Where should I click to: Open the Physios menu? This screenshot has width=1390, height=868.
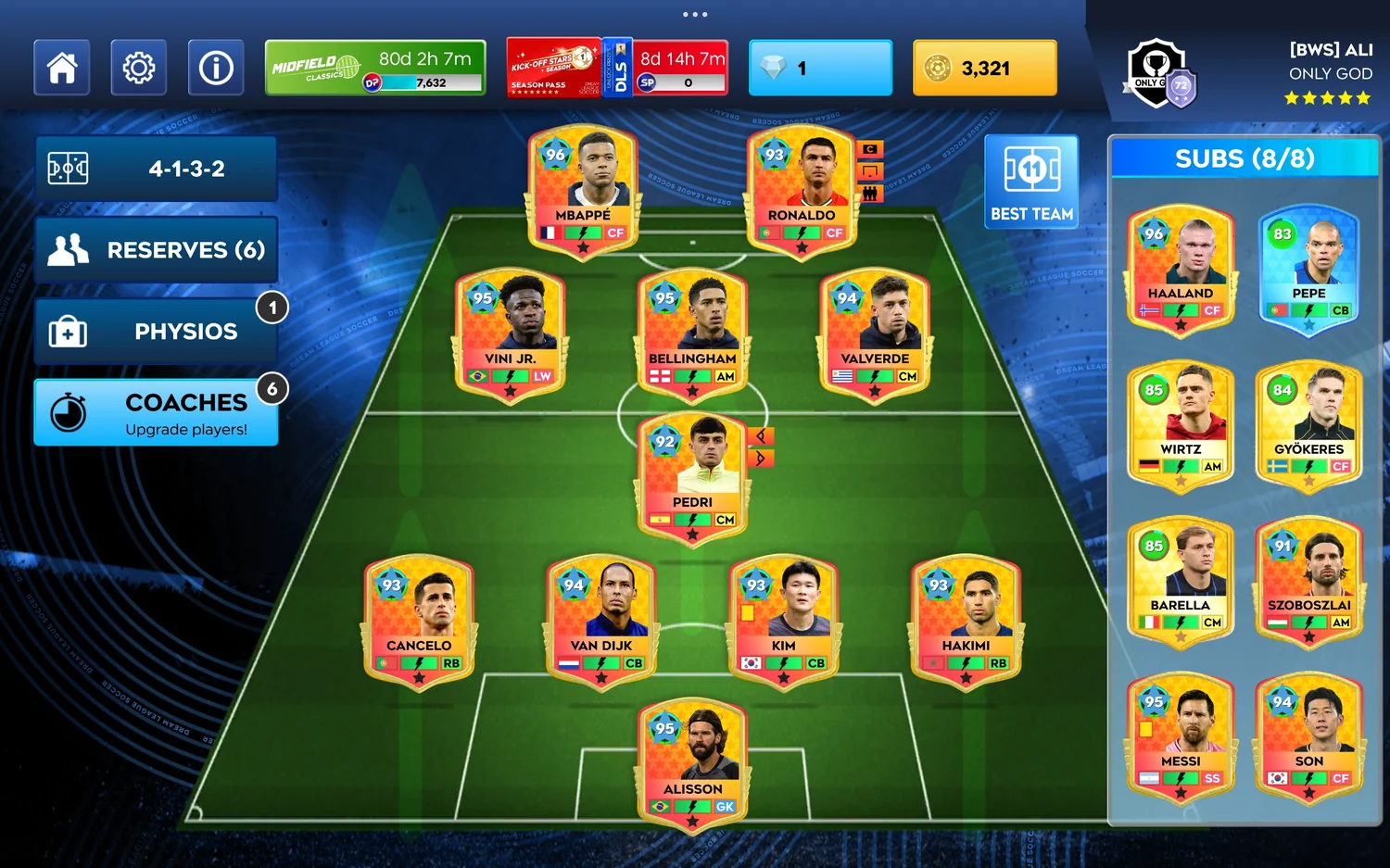pos(157,332)
